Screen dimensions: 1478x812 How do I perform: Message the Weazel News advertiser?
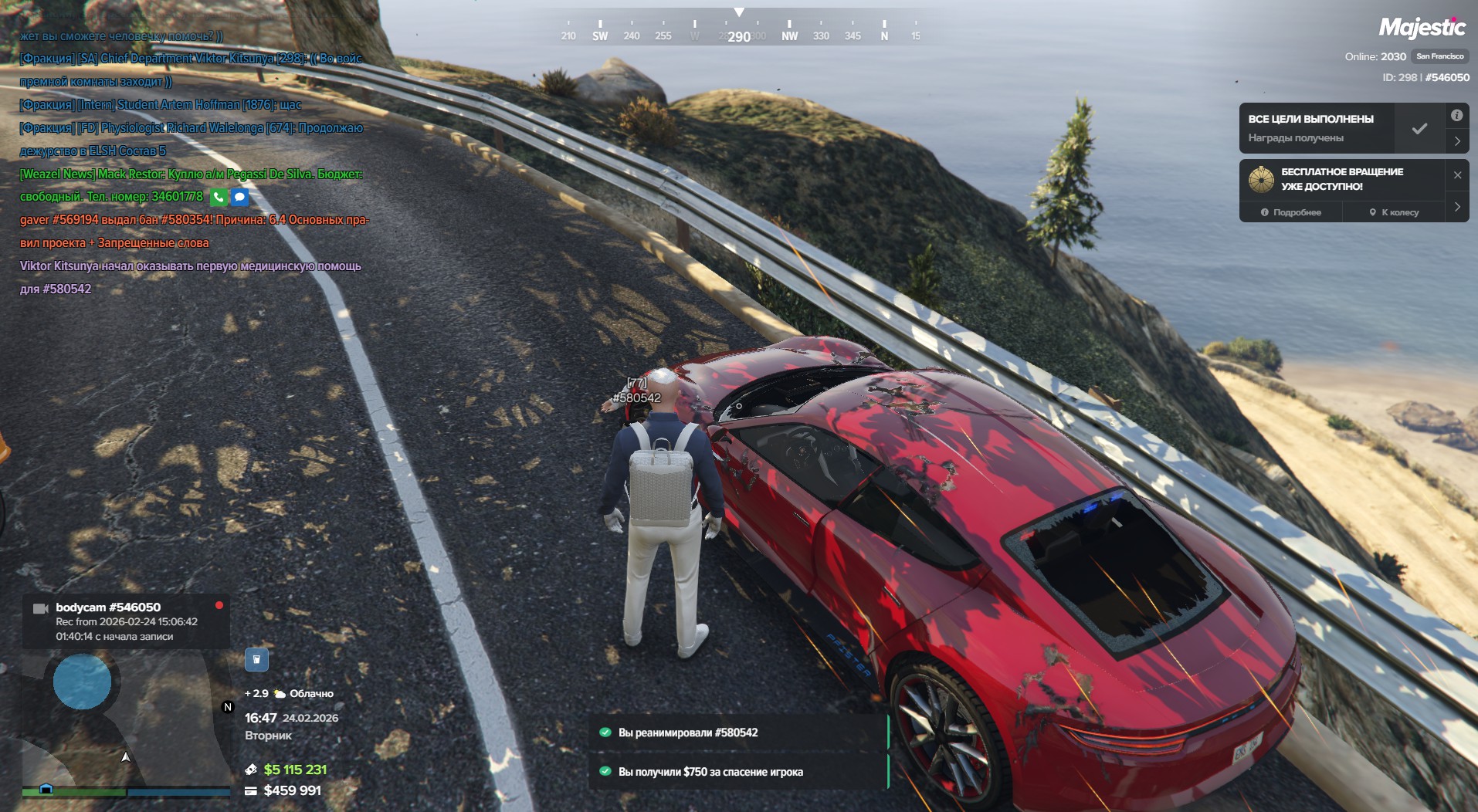coord(240,198)
